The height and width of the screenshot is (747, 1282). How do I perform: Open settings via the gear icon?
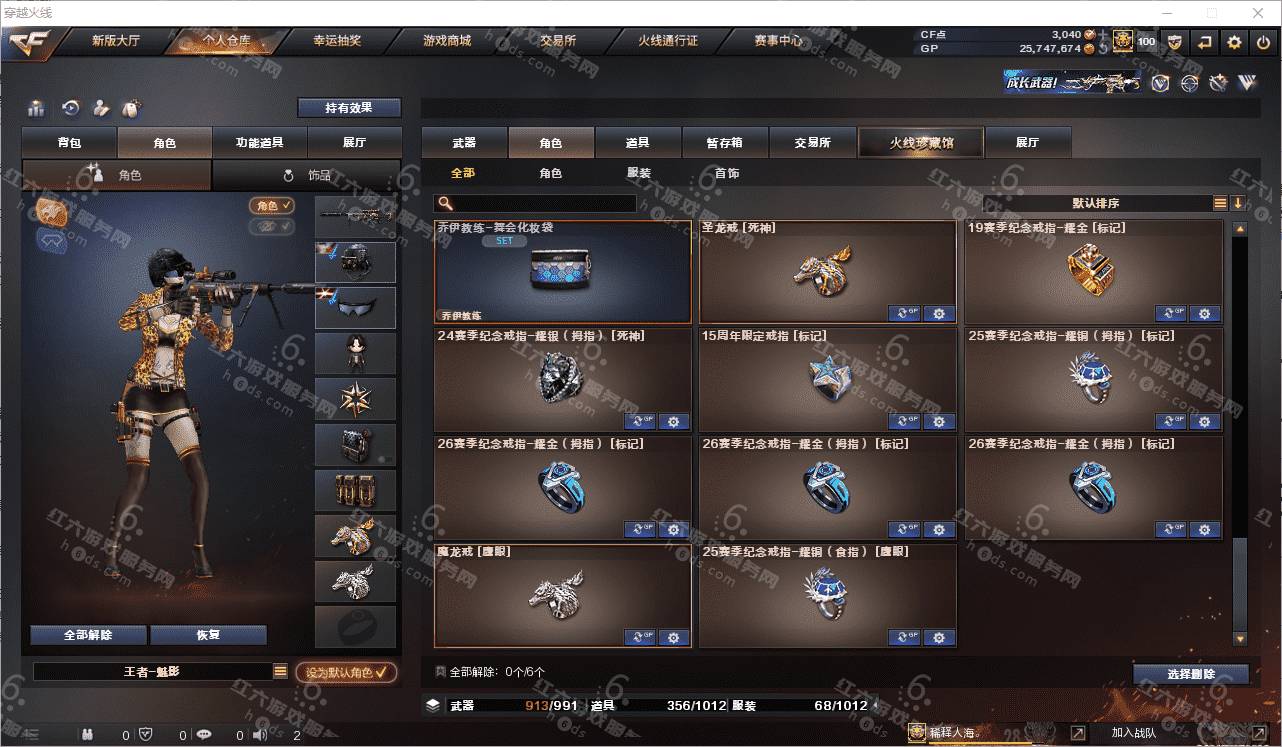[x=1234, y=42]
